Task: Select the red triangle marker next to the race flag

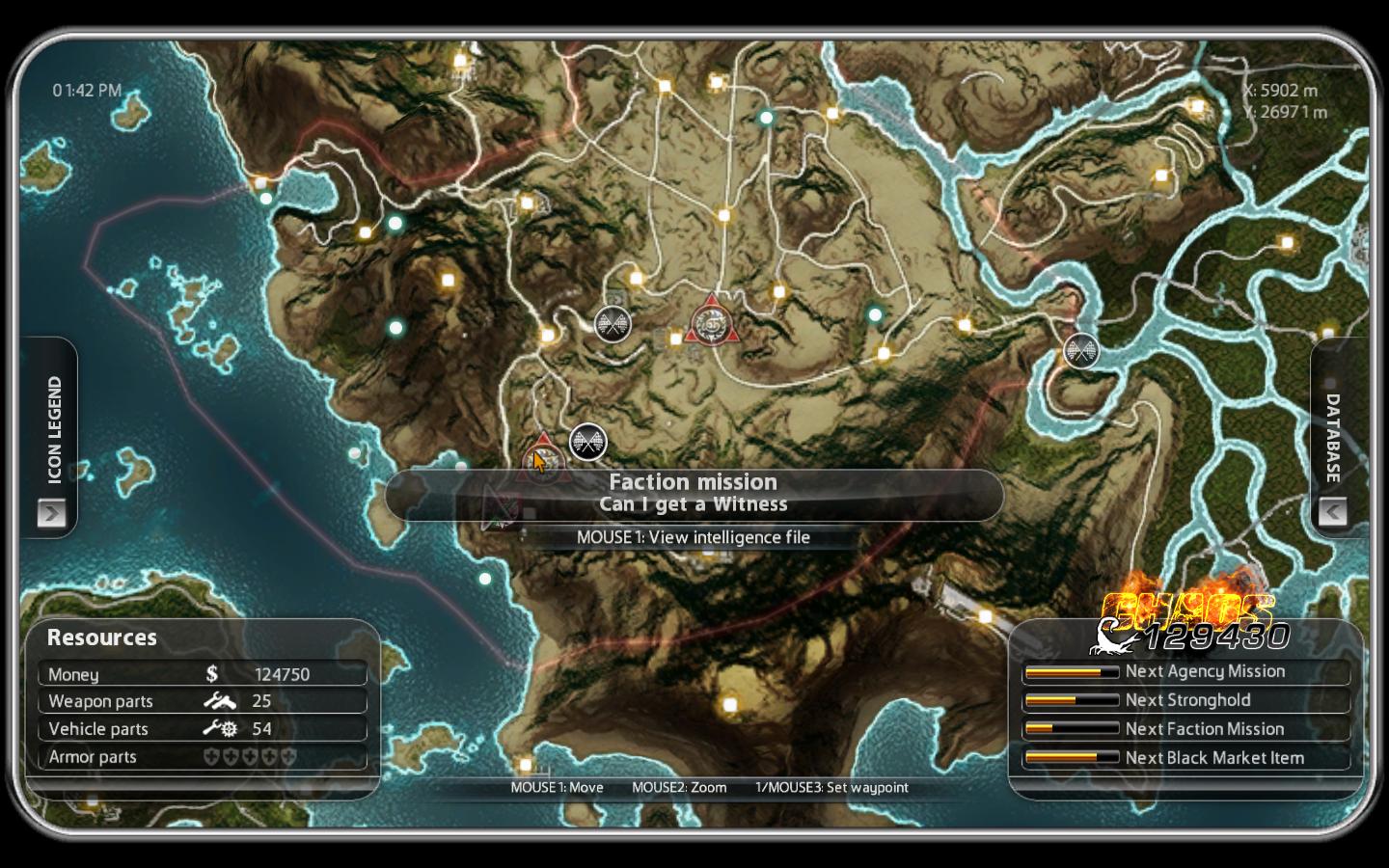Action: point(713,323)
